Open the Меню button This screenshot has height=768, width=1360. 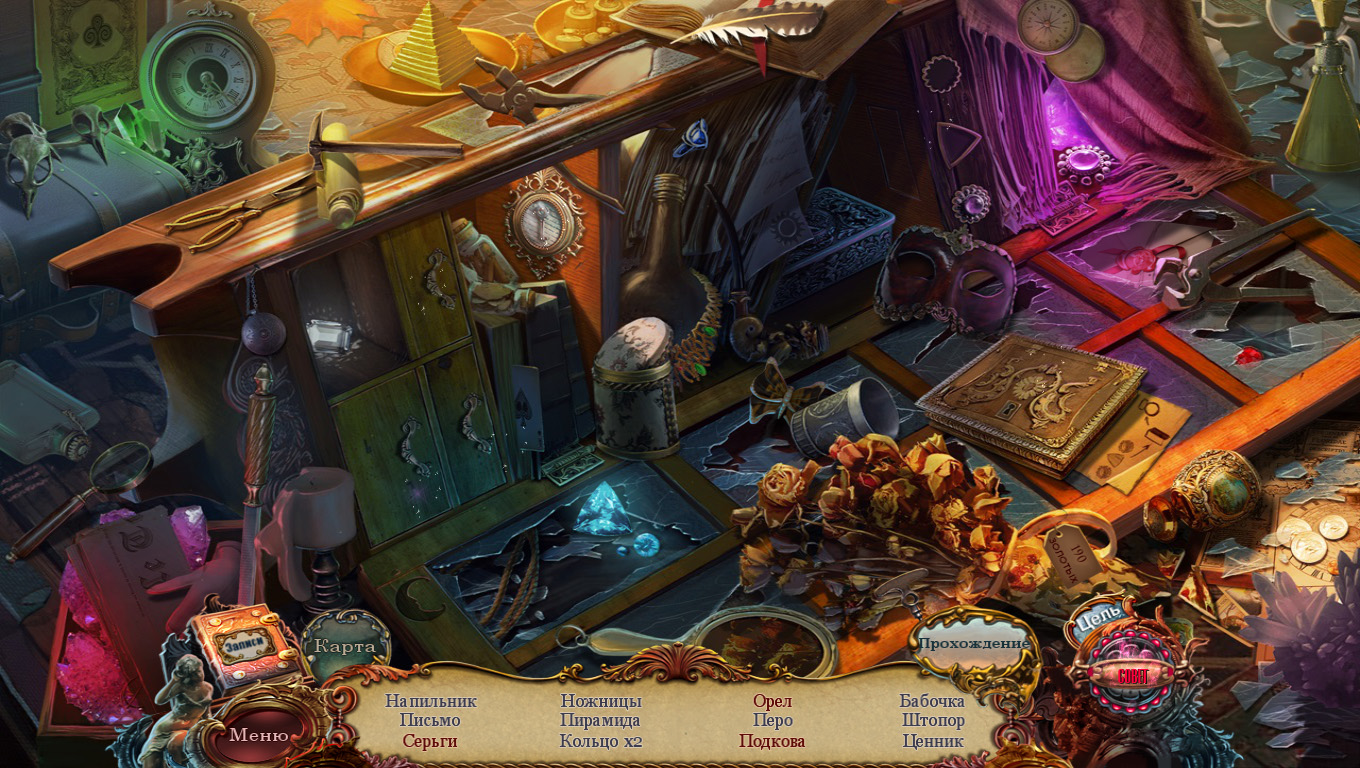coord(259,735)
